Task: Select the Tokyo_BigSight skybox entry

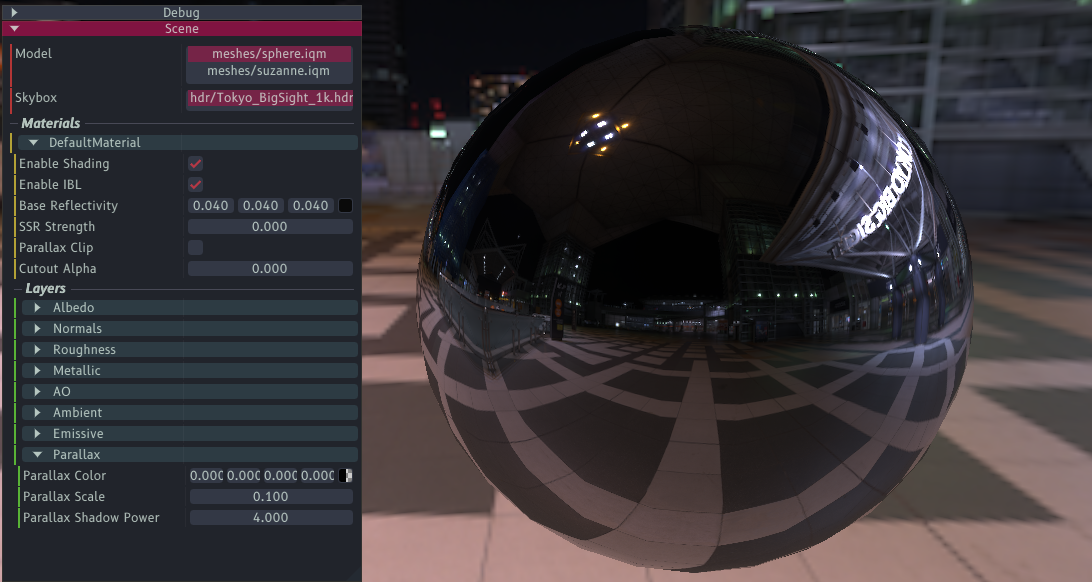Action: [269, 98]
